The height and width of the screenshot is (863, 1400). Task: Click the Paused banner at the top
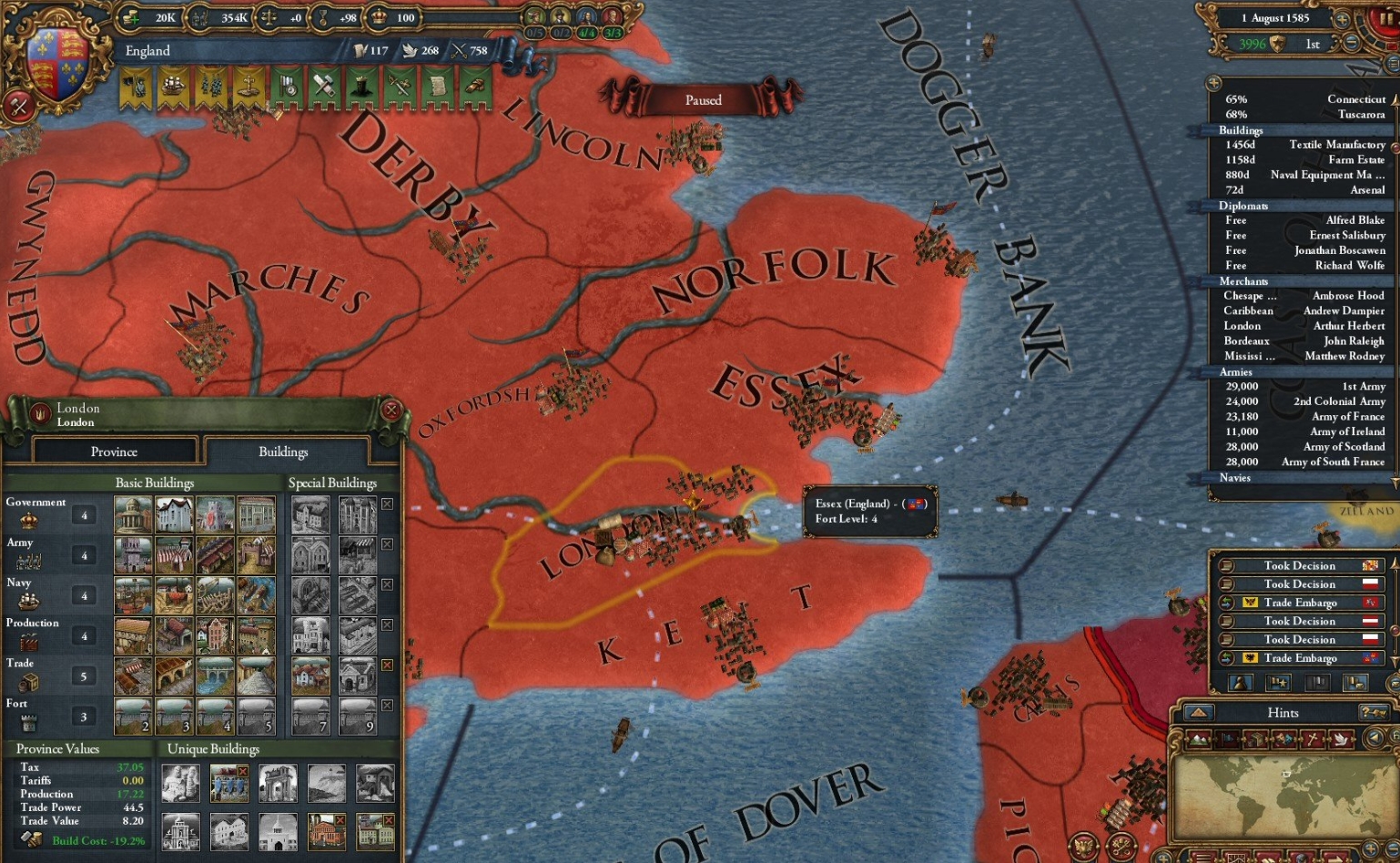tap(702, 100)
